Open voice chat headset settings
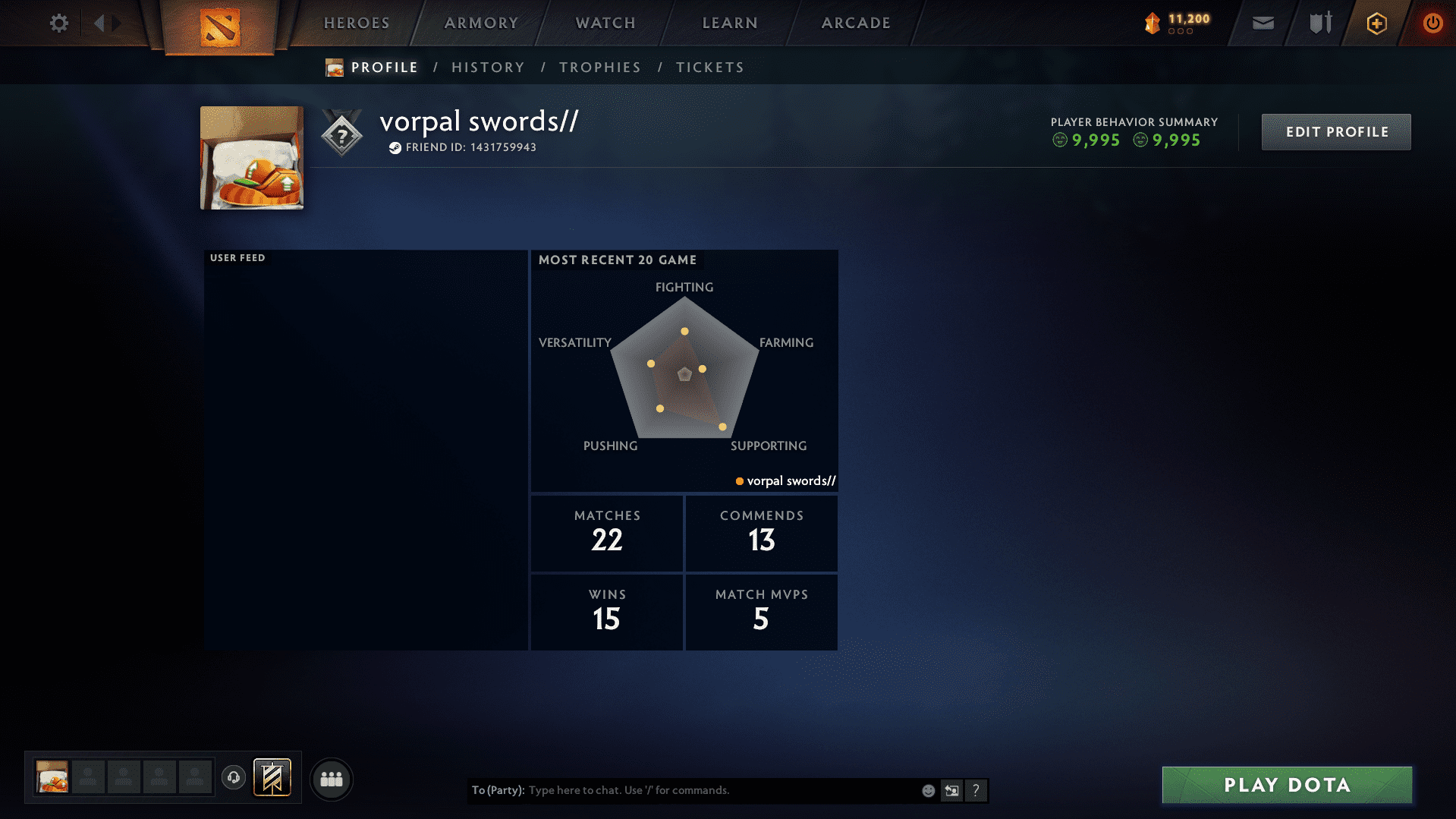The height and width of the screenshot is (819, 1456). click(233, 778)
